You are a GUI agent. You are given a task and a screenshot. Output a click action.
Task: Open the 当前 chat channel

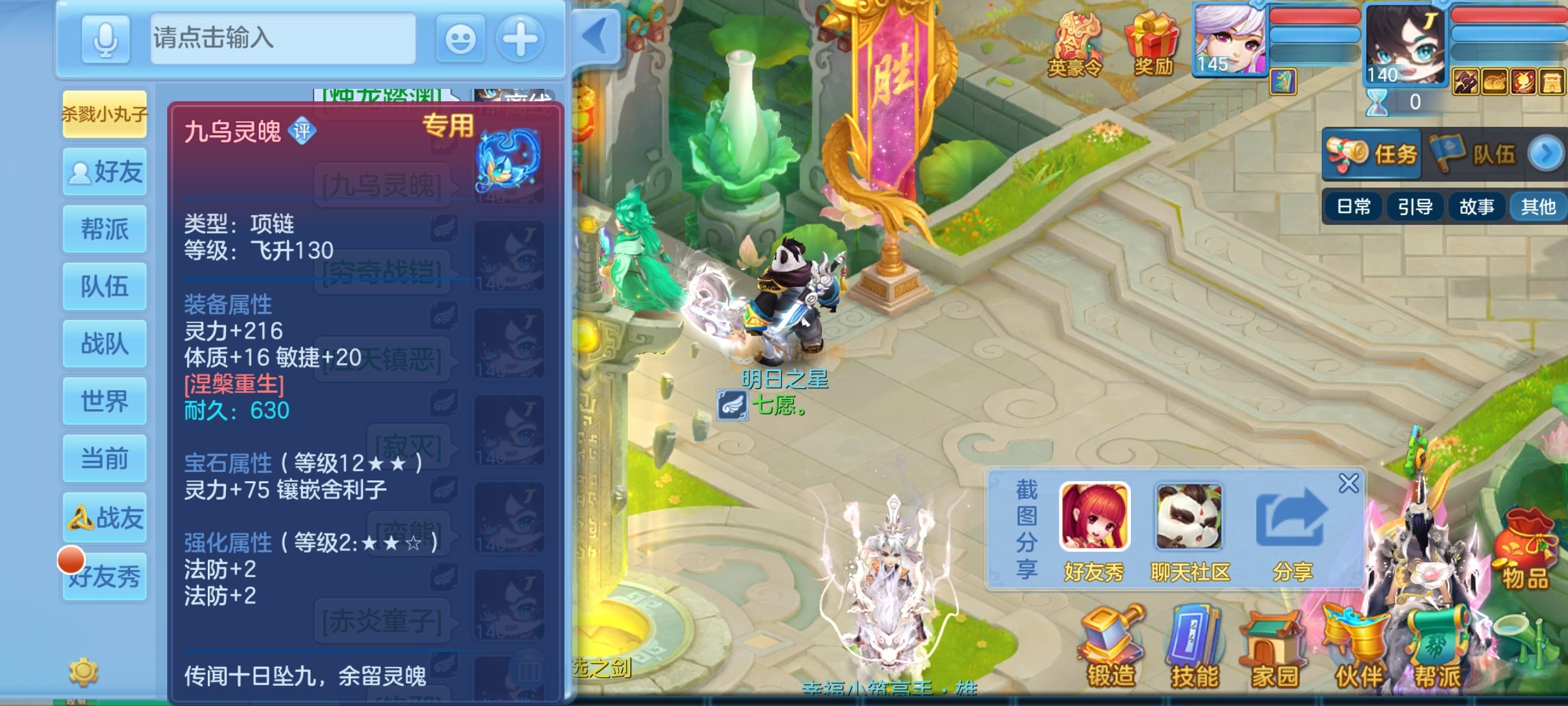click(105, 459)
